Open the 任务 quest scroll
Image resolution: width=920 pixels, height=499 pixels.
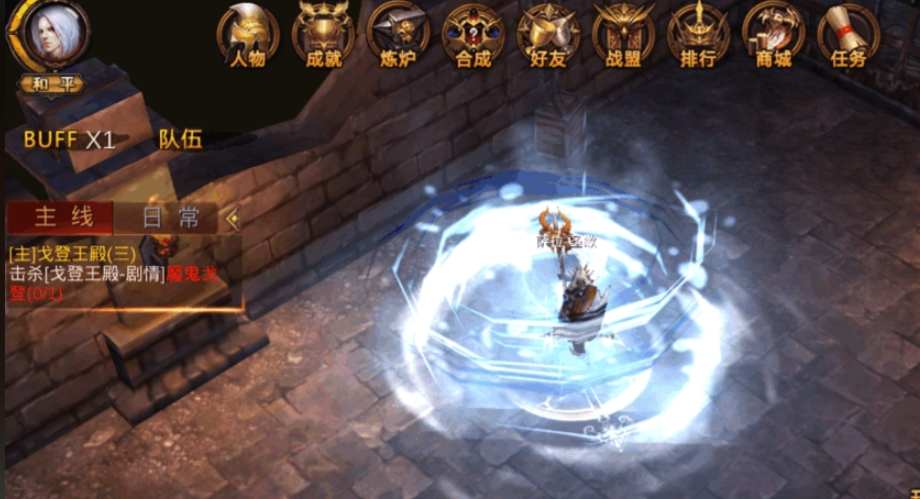848,36
